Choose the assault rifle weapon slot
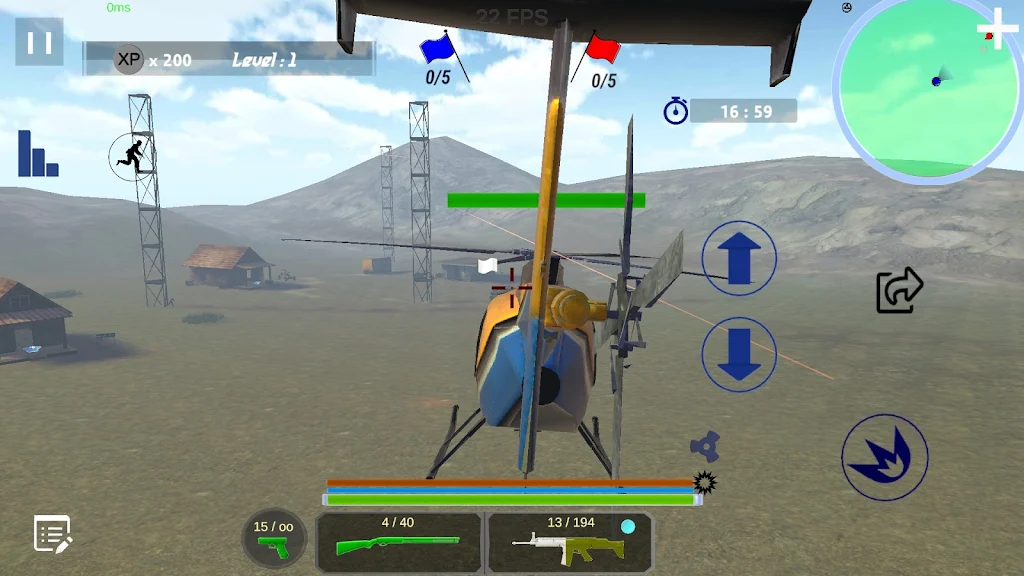The image size is (1024, 576). (569, 541)
